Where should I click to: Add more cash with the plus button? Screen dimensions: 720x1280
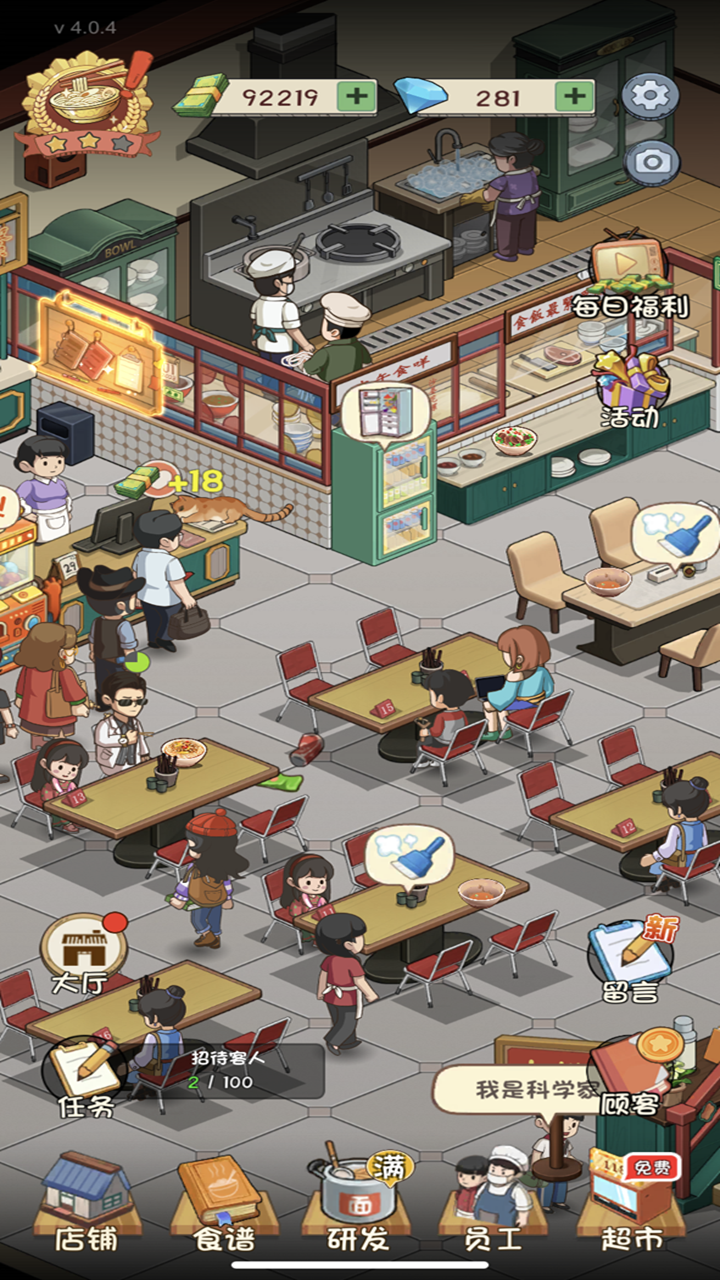click(x=356, y=97)
